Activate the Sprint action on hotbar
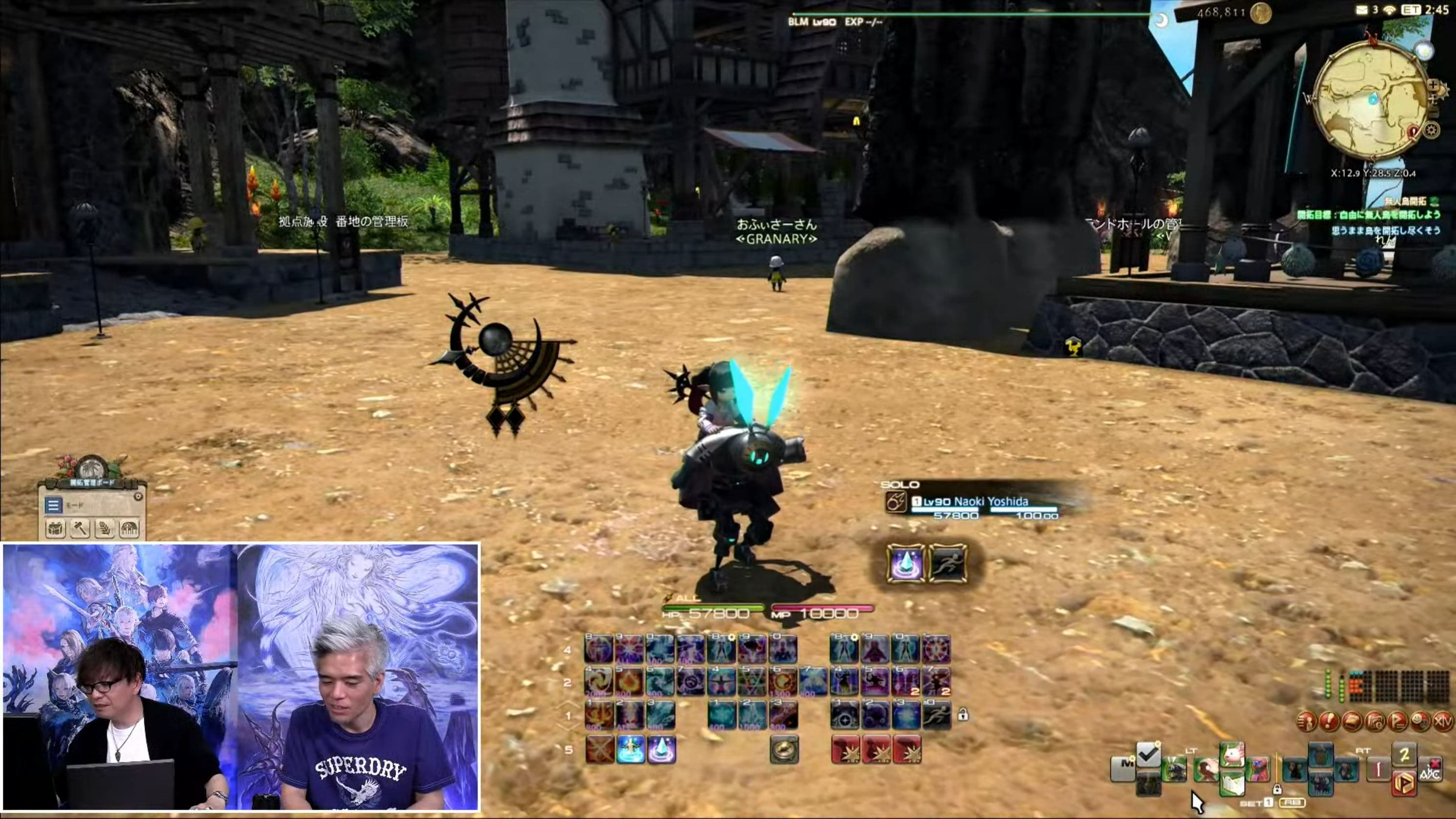 click(936, 716)
